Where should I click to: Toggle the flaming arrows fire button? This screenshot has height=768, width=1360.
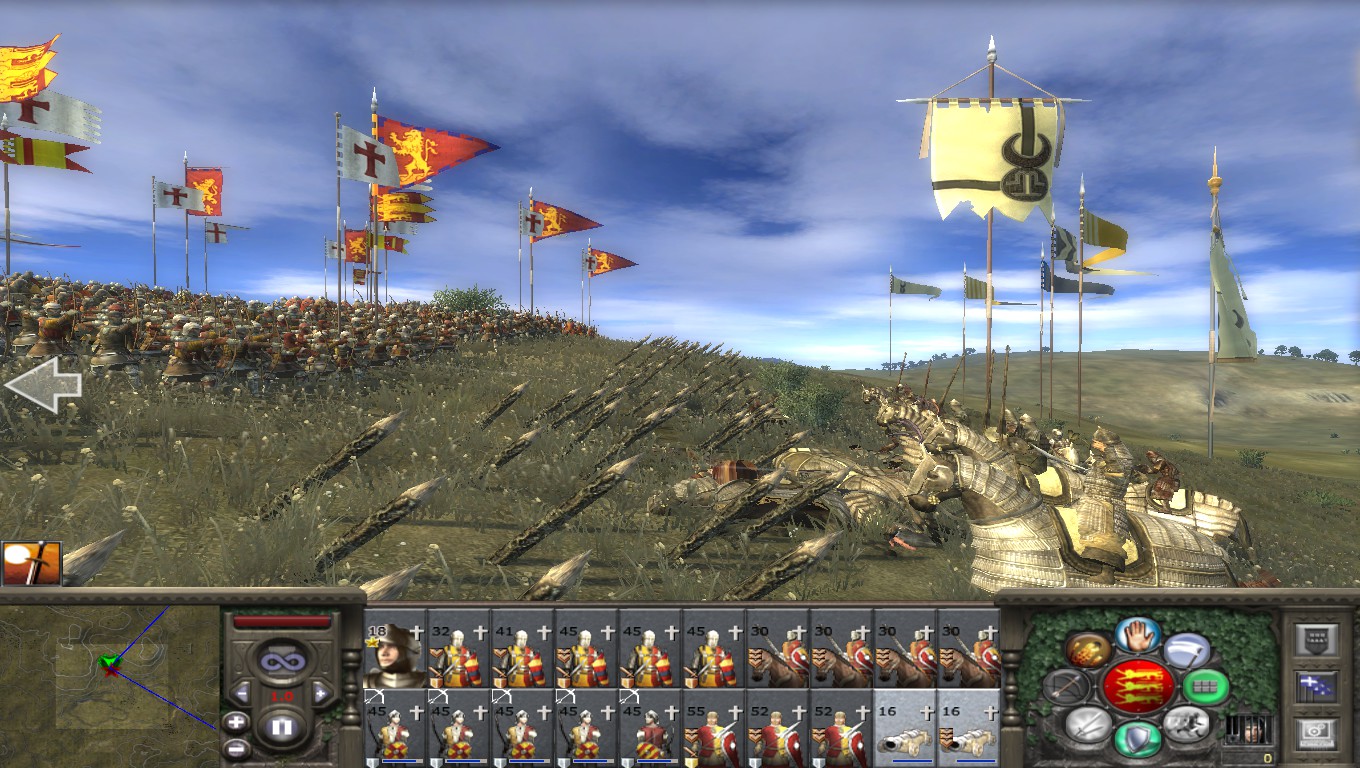[1087, 651]
